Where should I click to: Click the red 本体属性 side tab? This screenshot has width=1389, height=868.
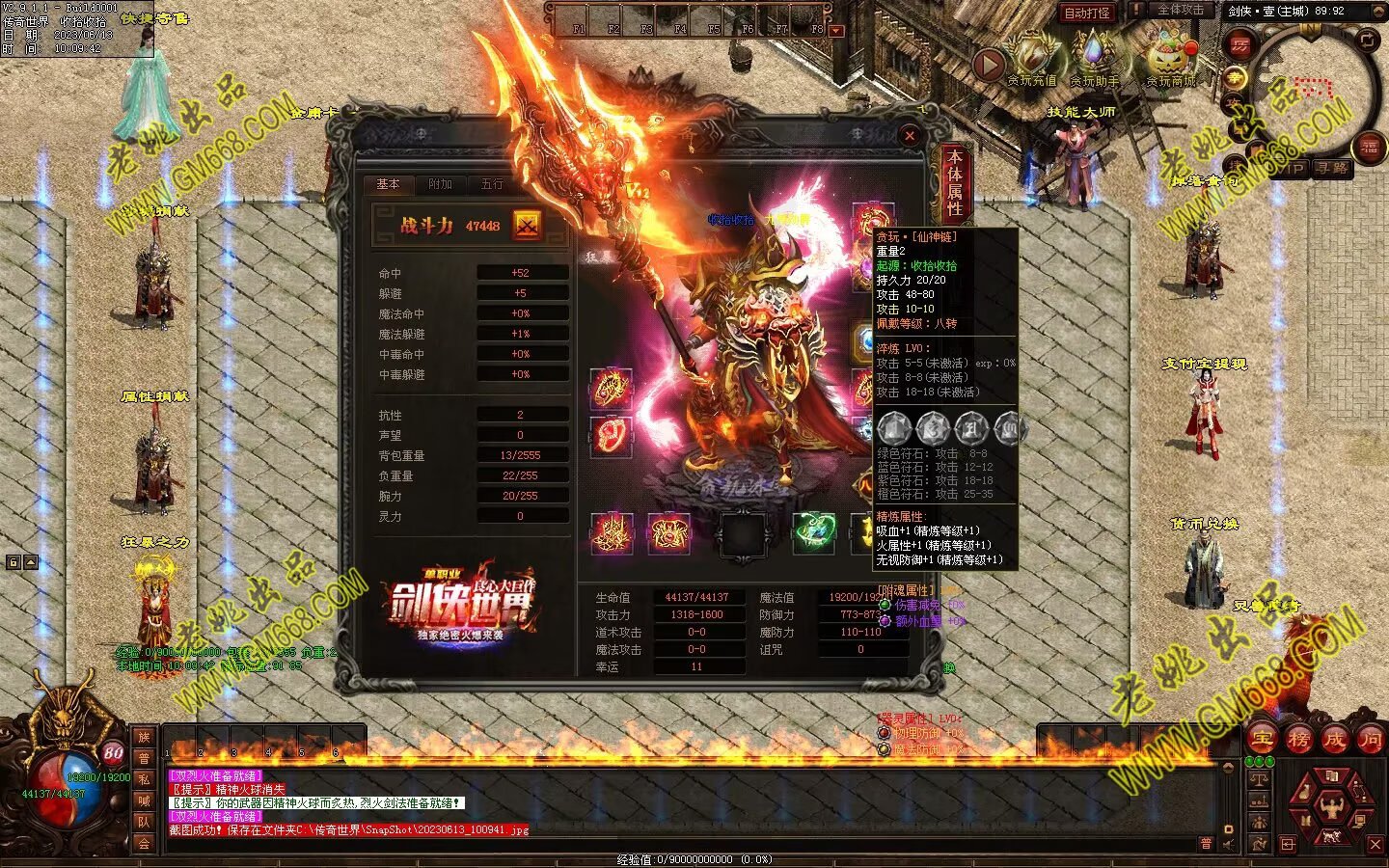(954, 182)
